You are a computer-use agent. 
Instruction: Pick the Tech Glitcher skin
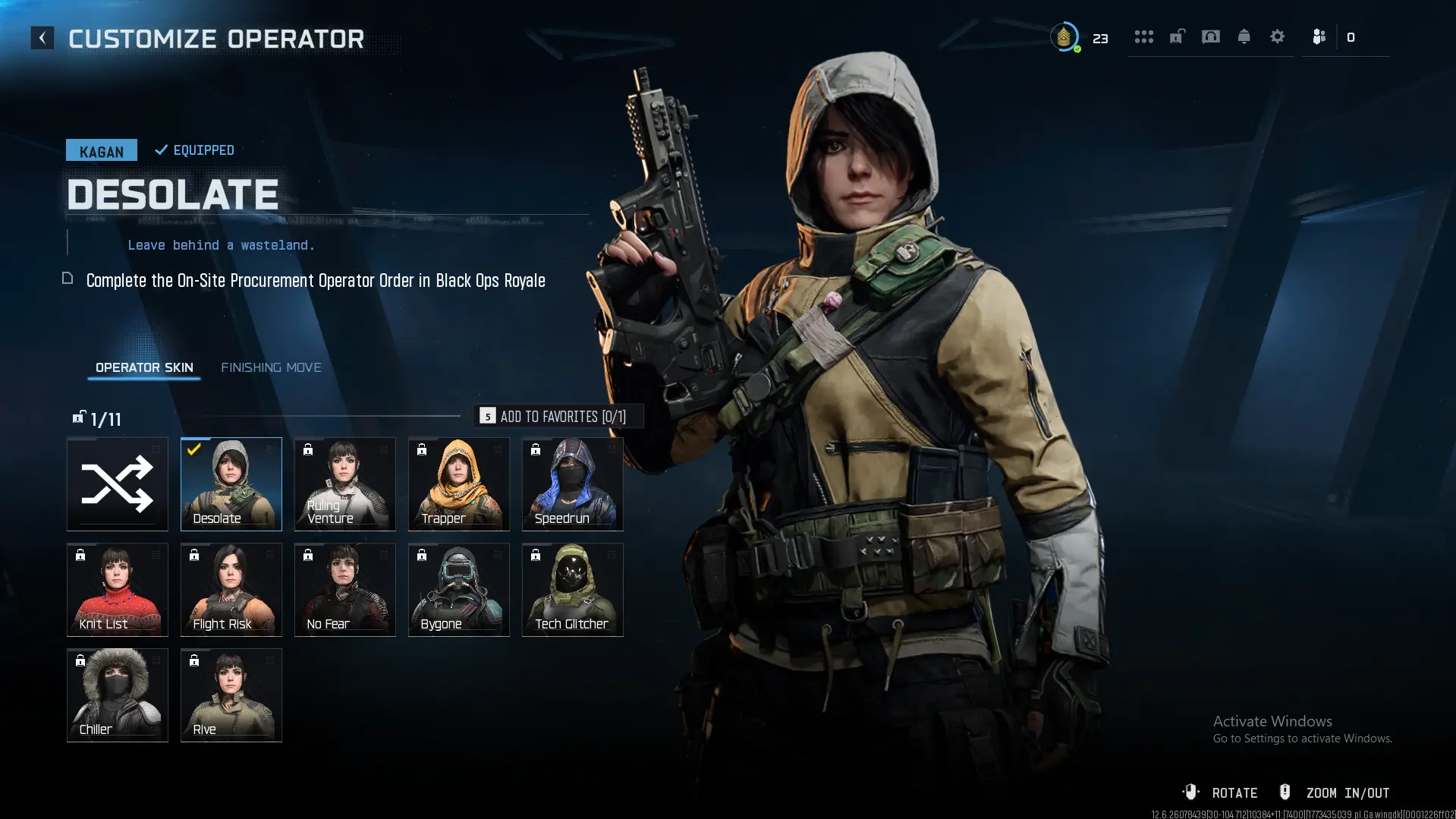(x=573, y=589)
